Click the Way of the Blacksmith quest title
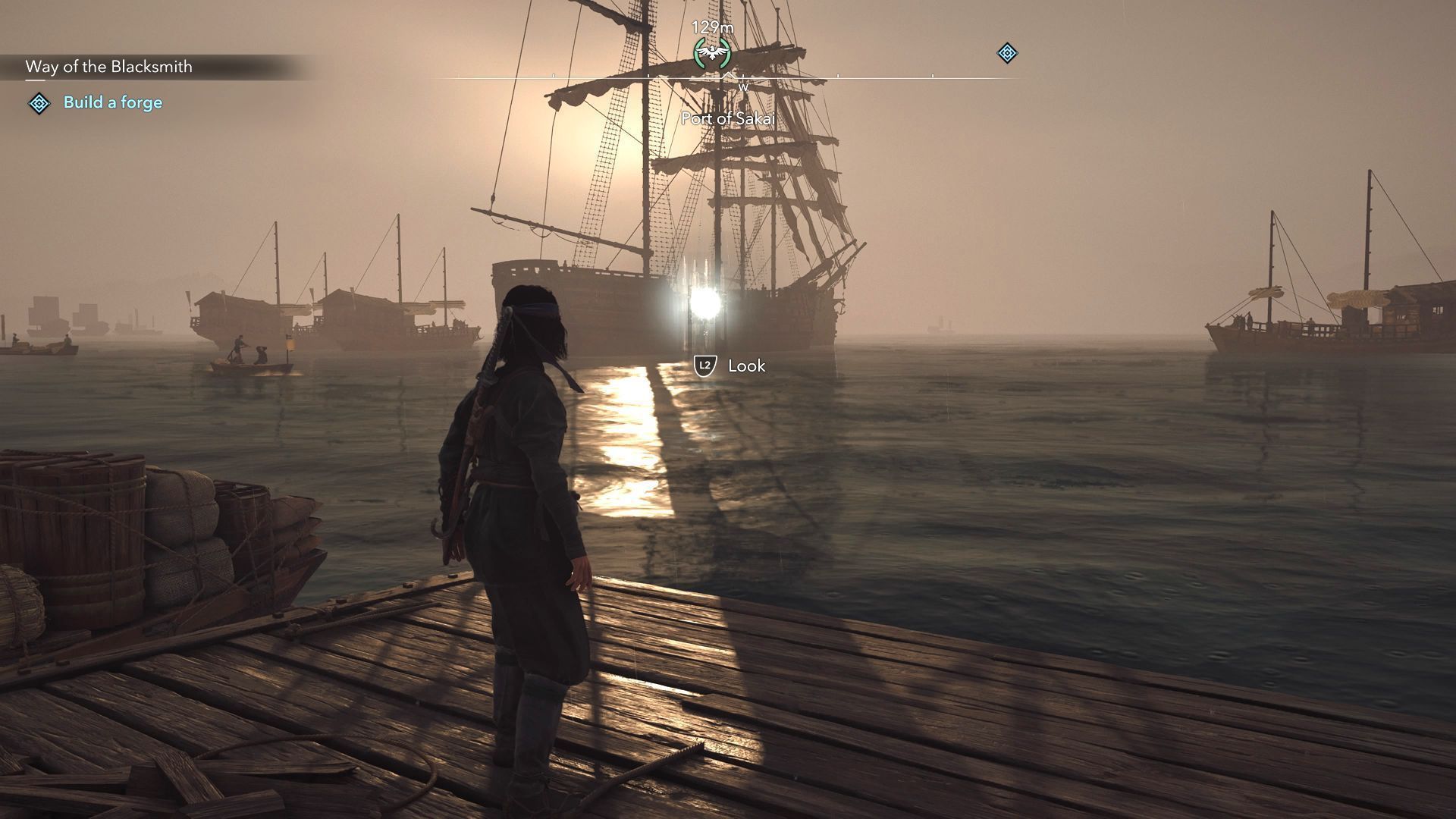 point(108,67)
